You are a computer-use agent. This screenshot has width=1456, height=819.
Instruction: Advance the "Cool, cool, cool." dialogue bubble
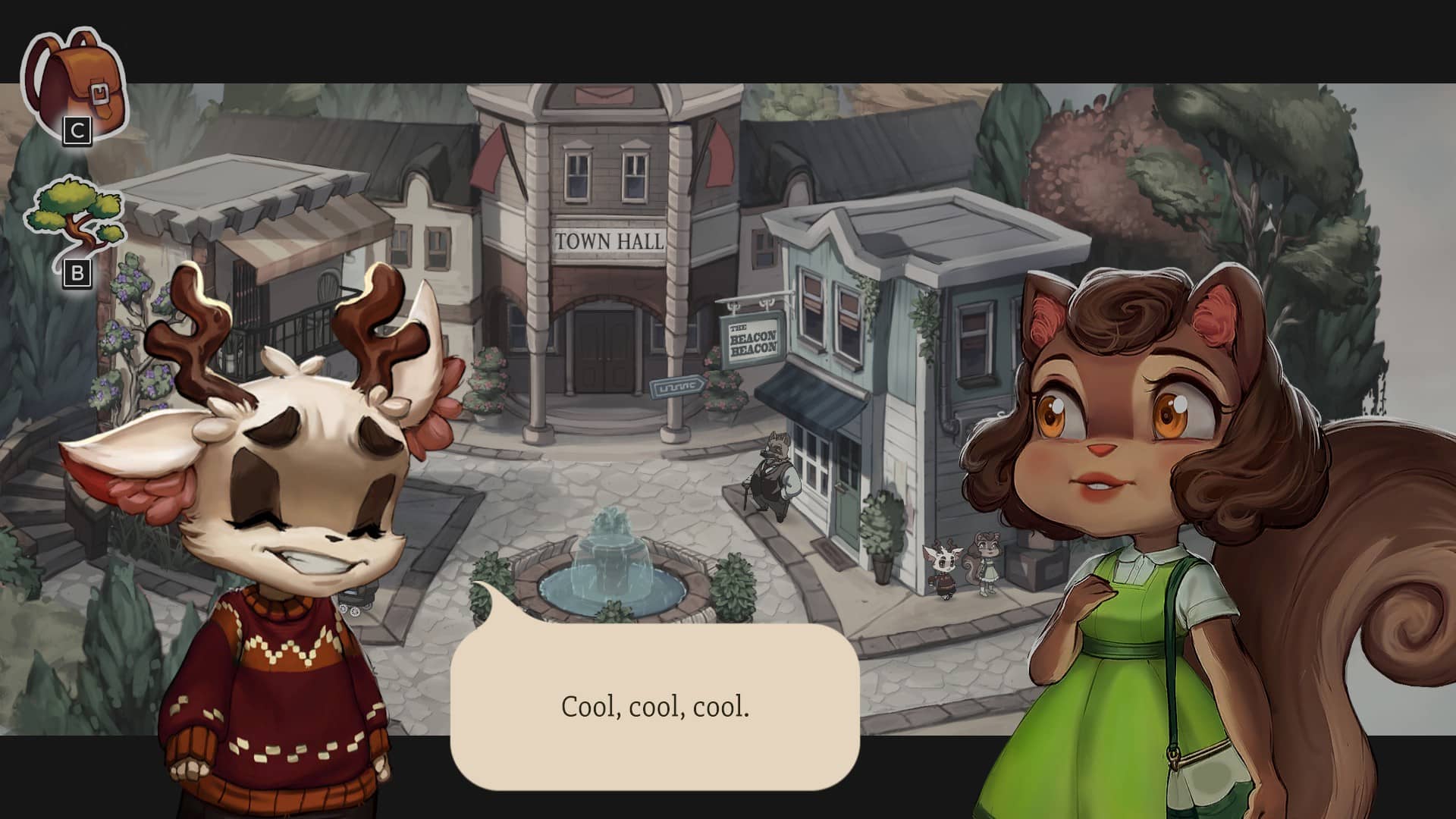point(654,707)
